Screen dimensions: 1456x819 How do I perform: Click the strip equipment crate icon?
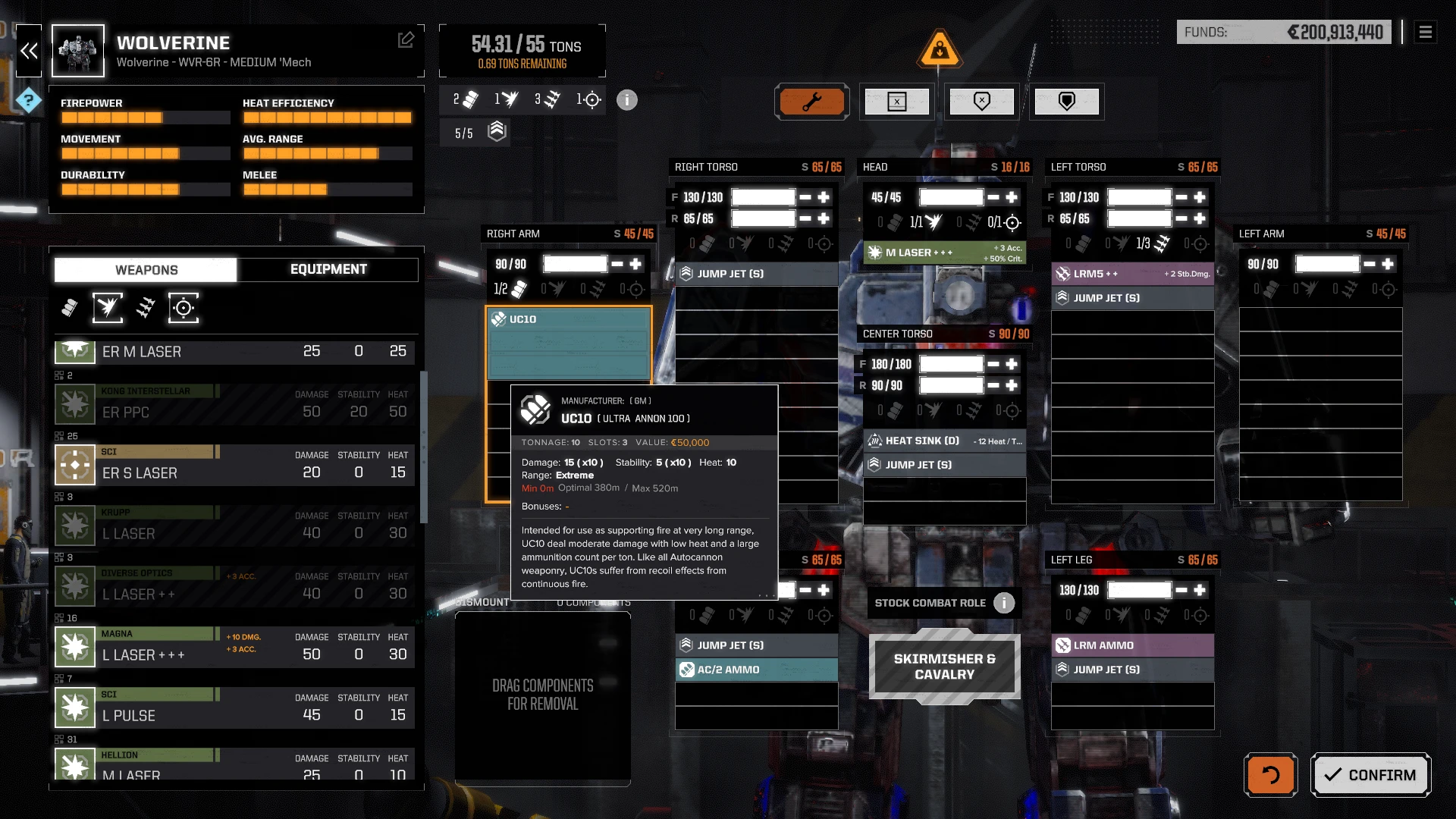[897, 101]
